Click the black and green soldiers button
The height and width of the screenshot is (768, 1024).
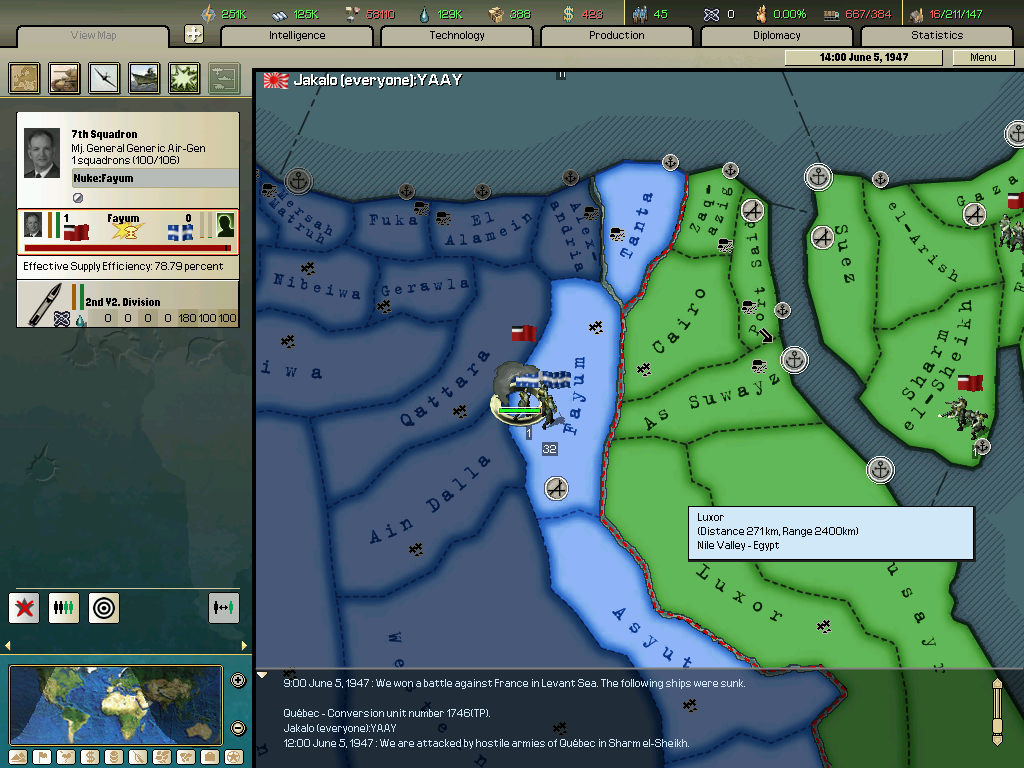[64, 607]
